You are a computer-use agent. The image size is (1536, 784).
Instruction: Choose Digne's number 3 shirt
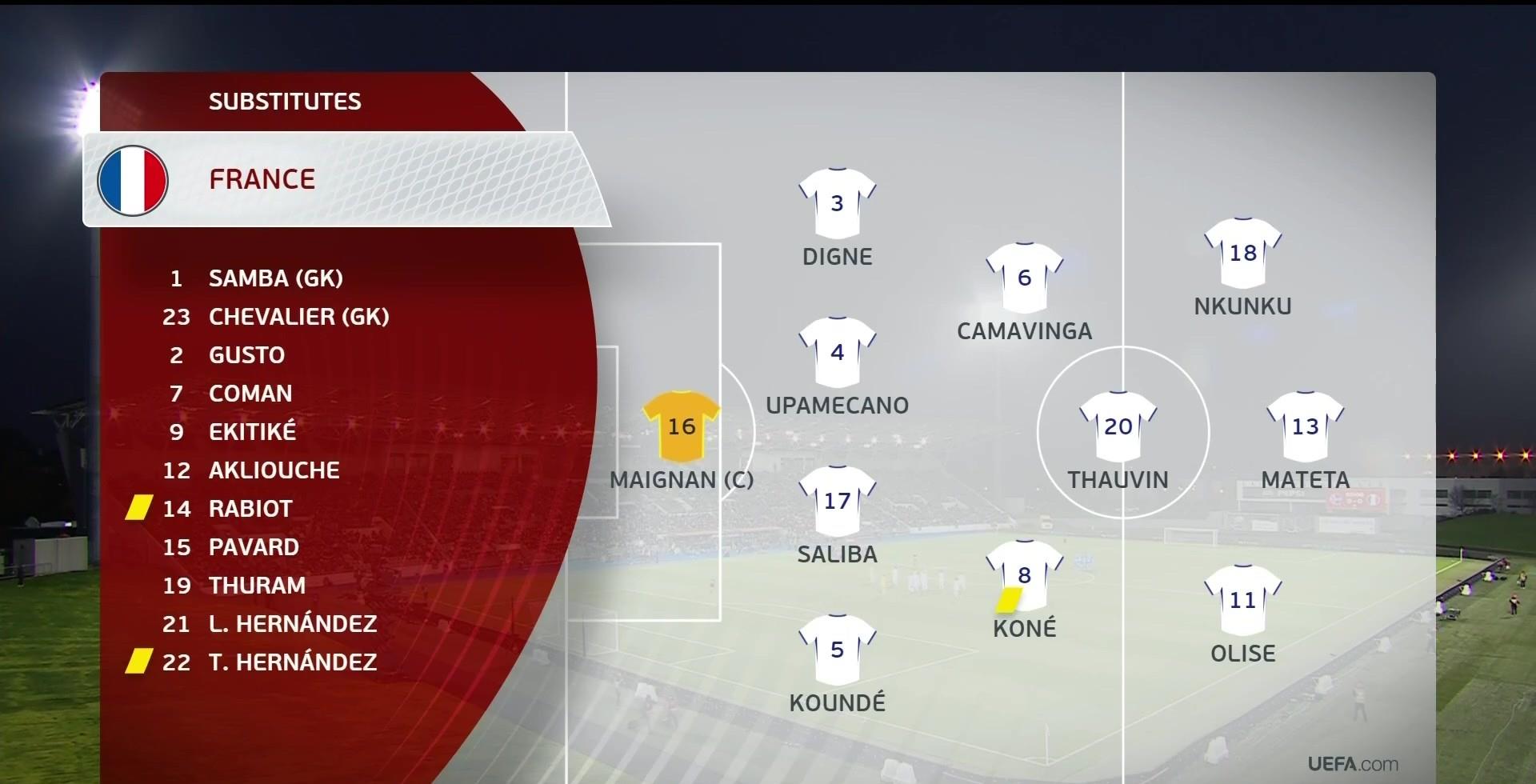pyautogui.click(x=837, y=203)
